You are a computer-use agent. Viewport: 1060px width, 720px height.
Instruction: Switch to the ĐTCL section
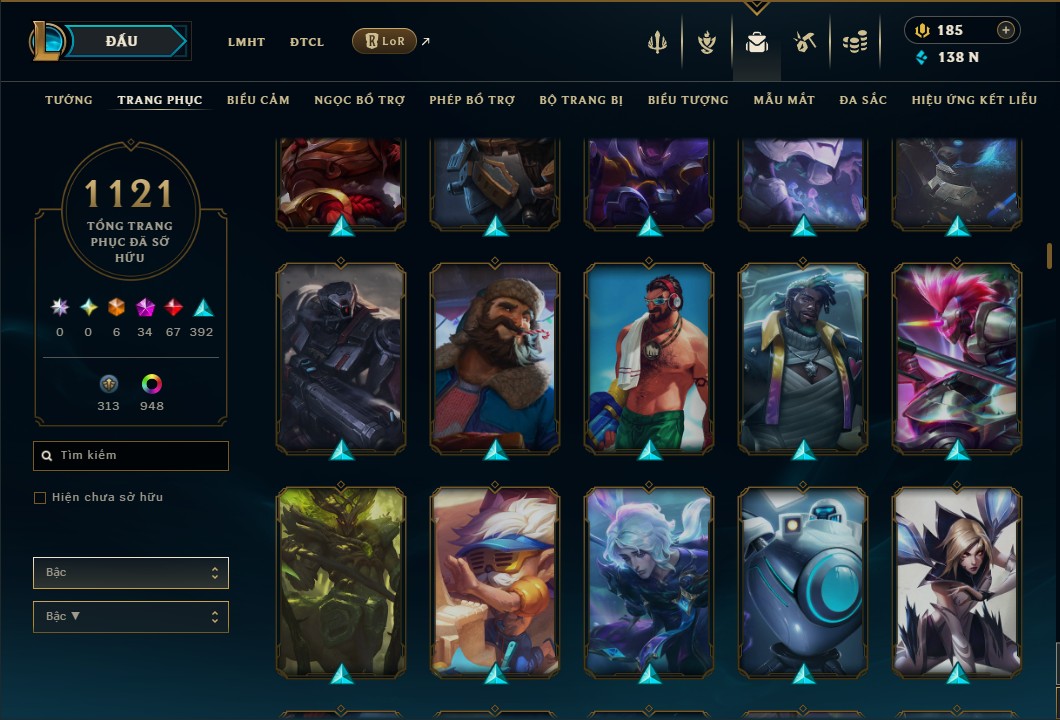click(x=307, y=42)
